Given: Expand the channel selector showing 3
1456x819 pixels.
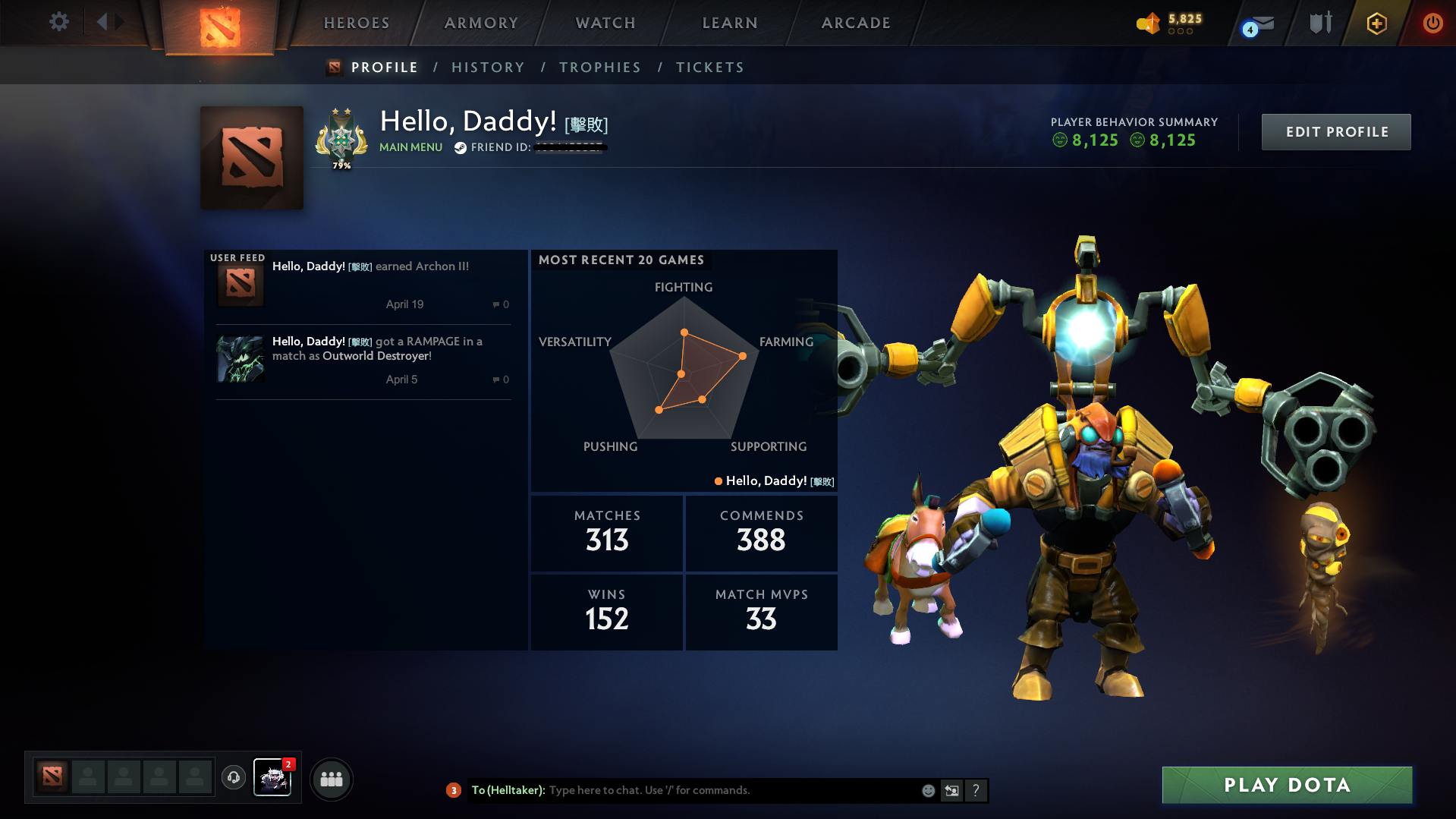Looking at the screenshot, I should 453,790.
